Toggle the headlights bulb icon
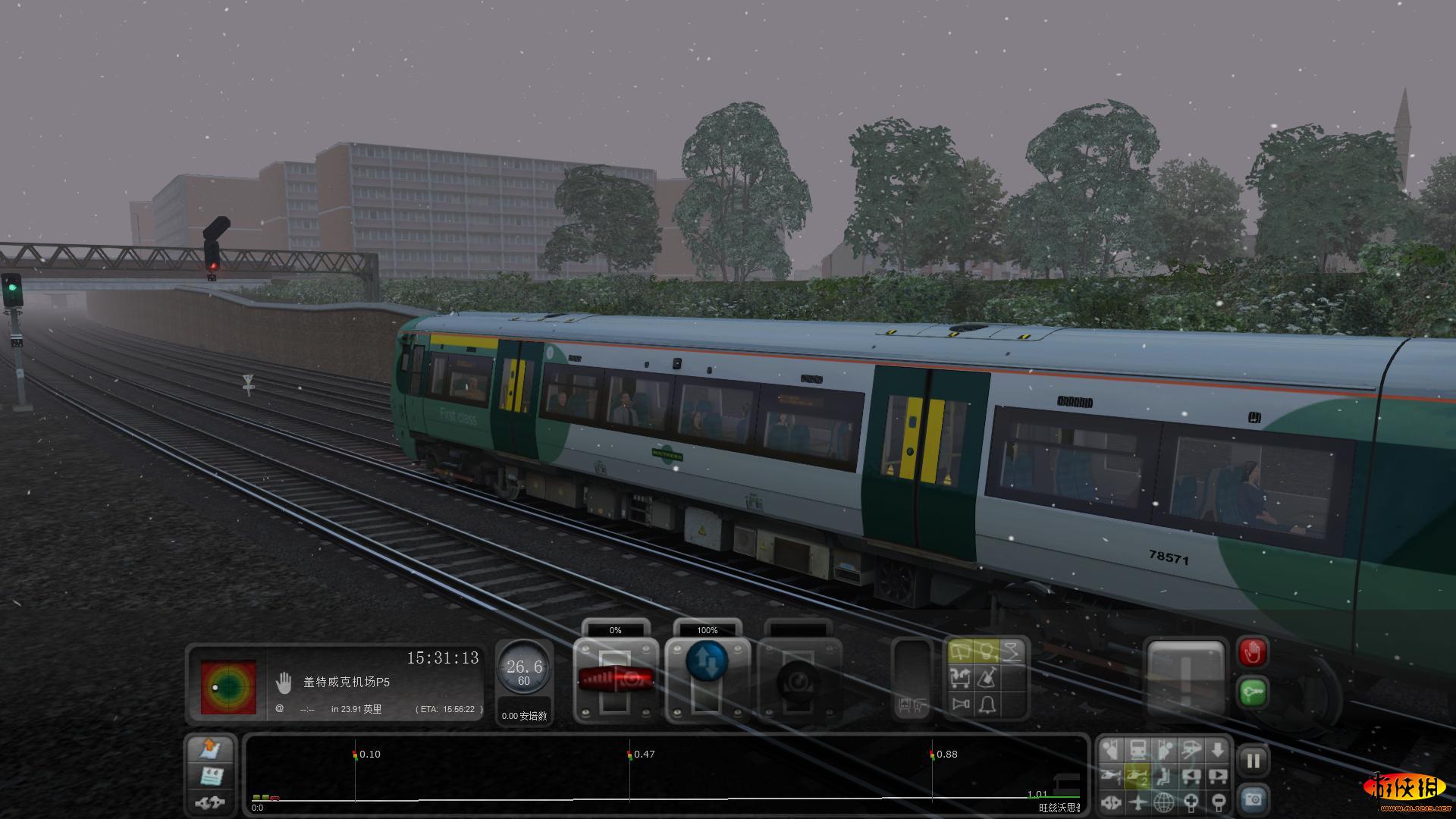This screenshot has width=1456, height=819. (986, 651)
